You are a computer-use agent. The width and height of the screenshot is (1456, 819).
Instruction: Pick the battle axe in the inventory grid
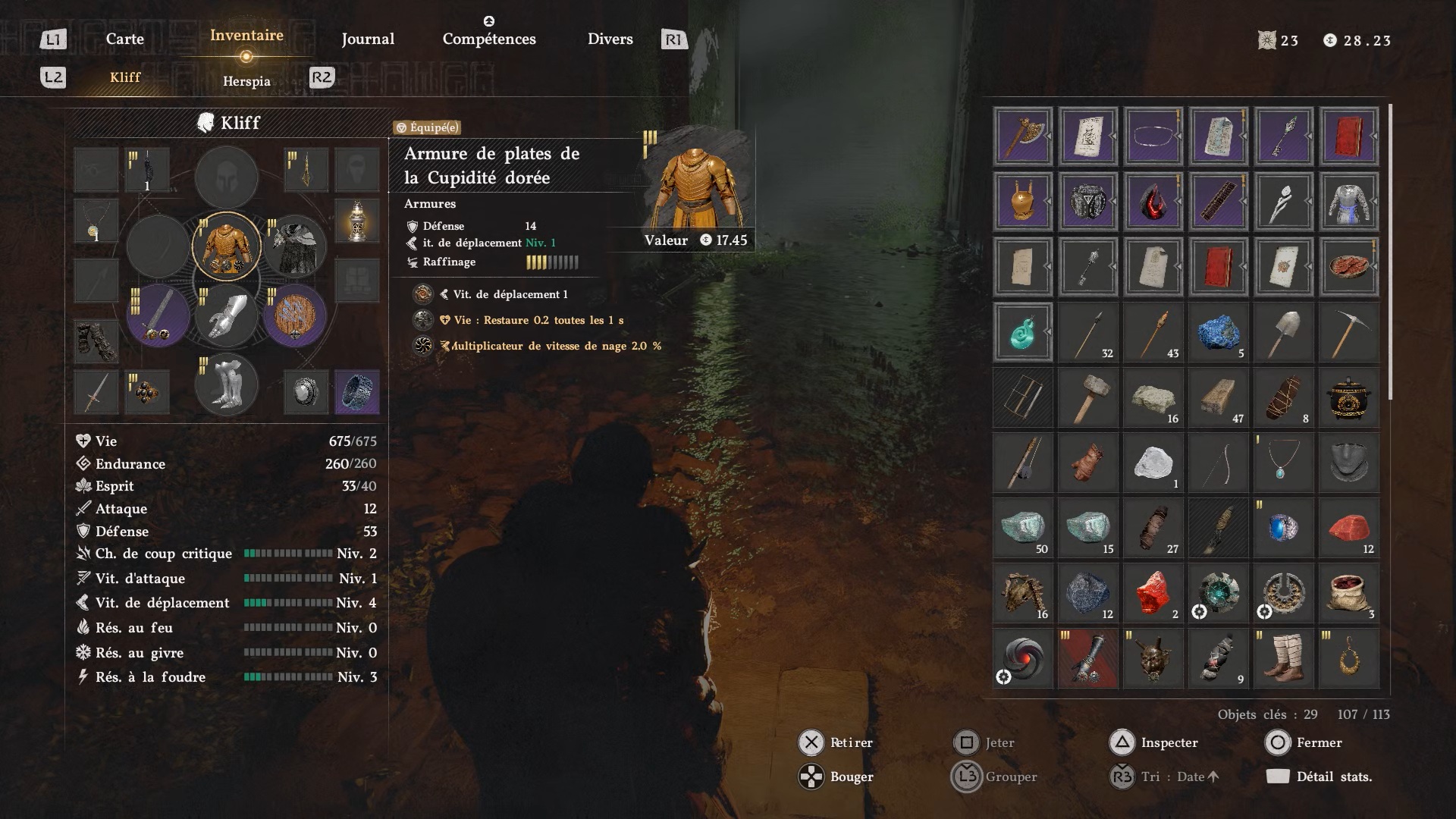[x=1023, y=136]
